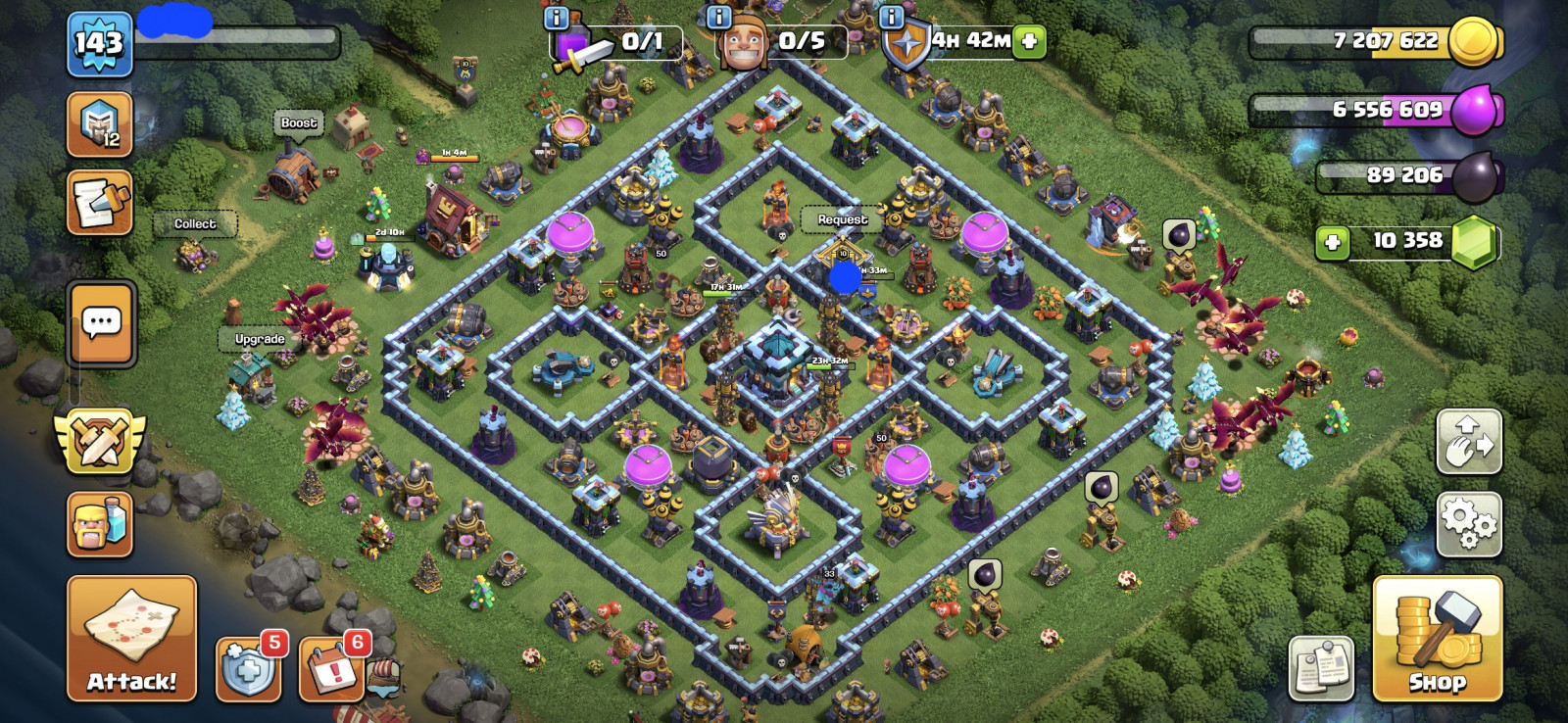The height and width of the screenshot is (723, 1568).
Task: Open the chat speech bubble tab
Action: coord(102,322)
